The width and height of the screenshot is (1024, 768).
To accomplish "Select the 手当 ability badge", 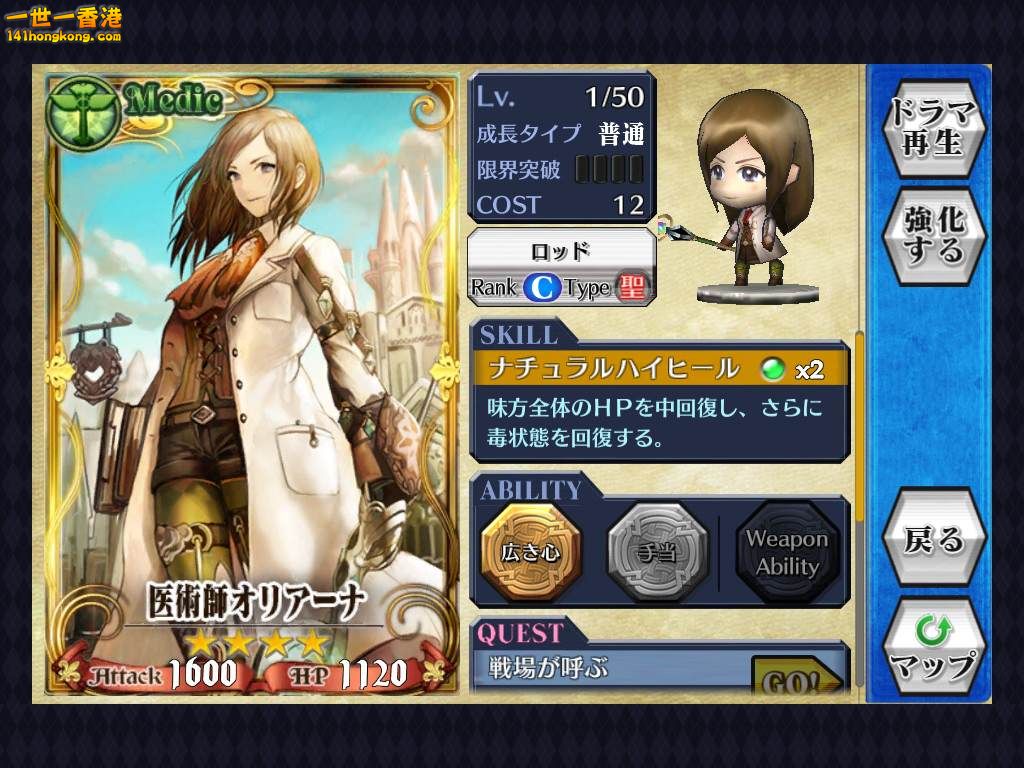I will (x=657, y=552).
